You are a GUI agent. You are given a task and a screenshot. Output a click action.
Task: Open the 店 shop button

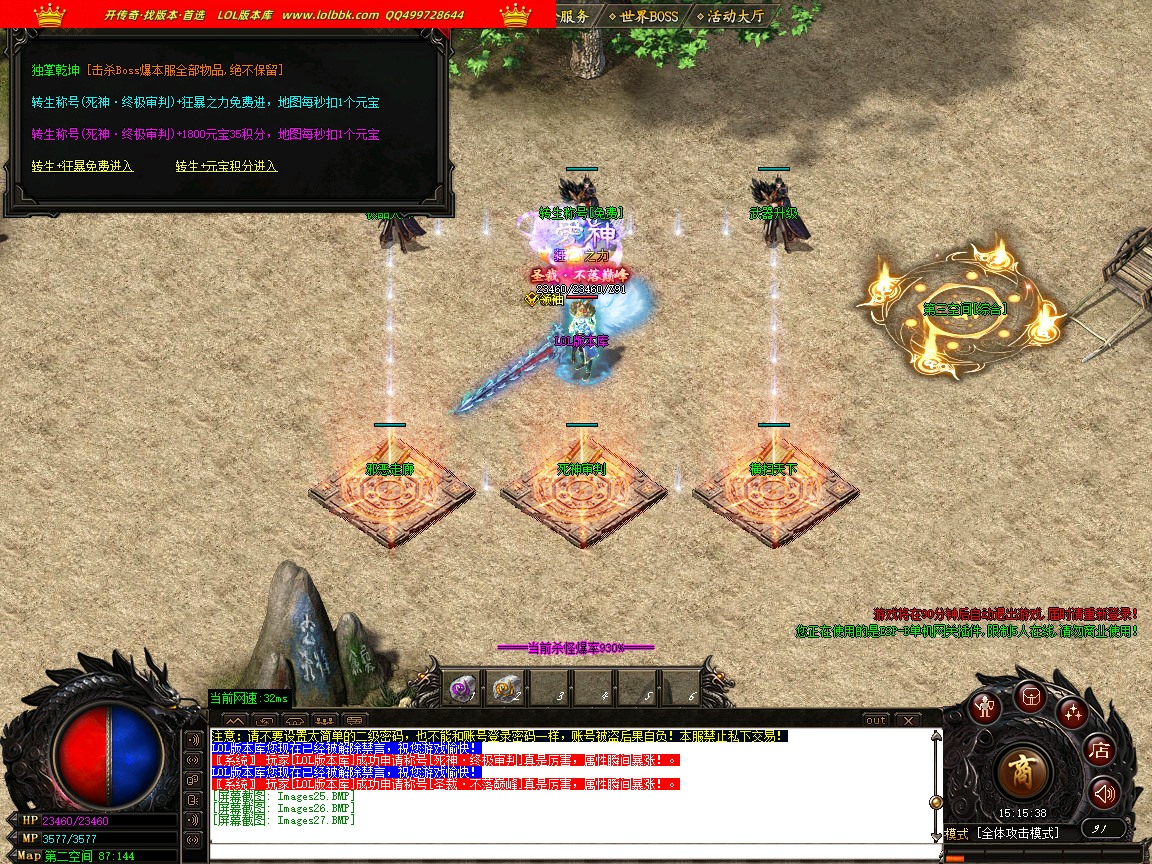click(1100, 749)
